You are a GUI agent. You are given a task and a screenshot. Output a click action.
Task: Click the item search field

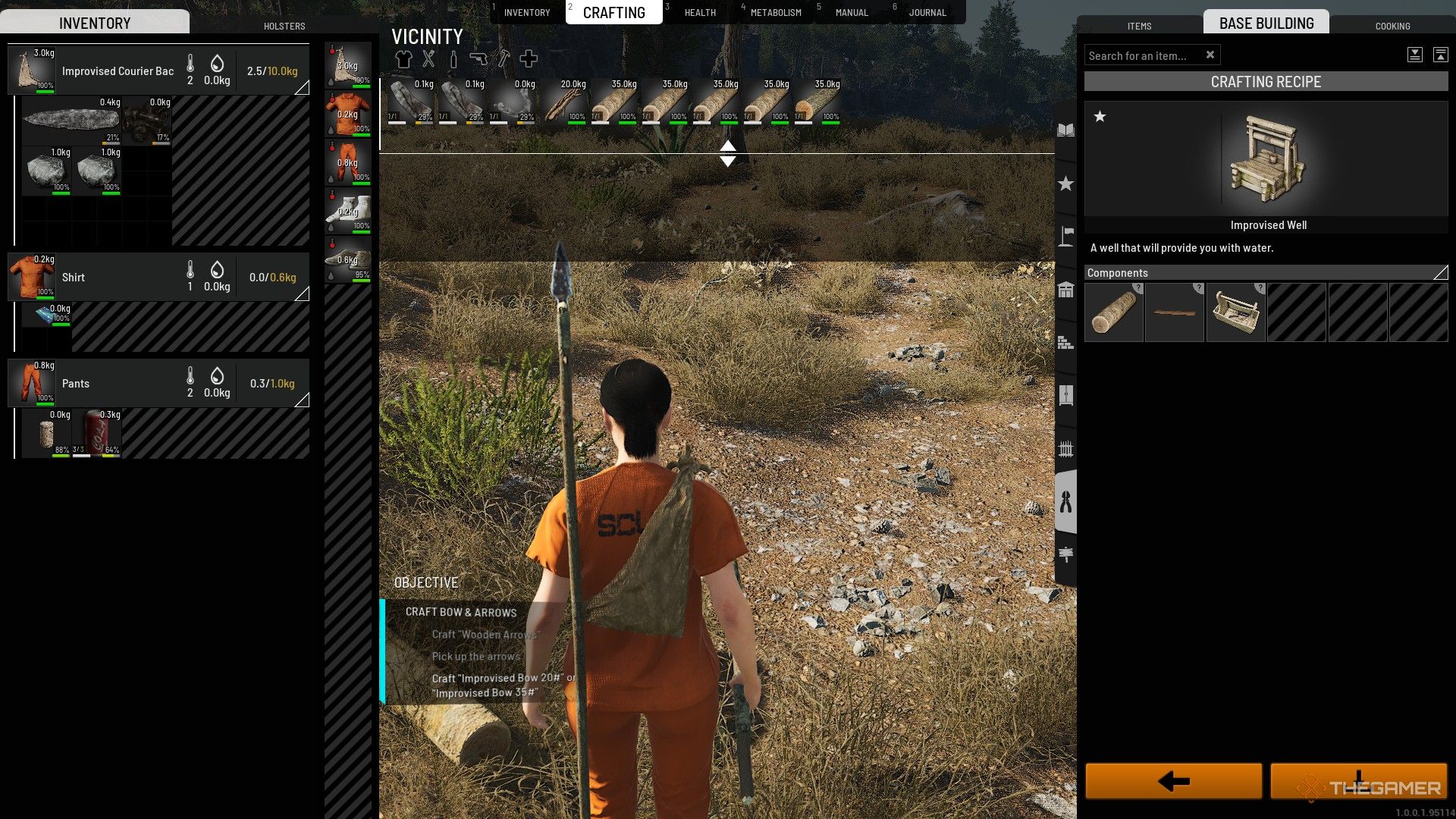pos(1142,55)
